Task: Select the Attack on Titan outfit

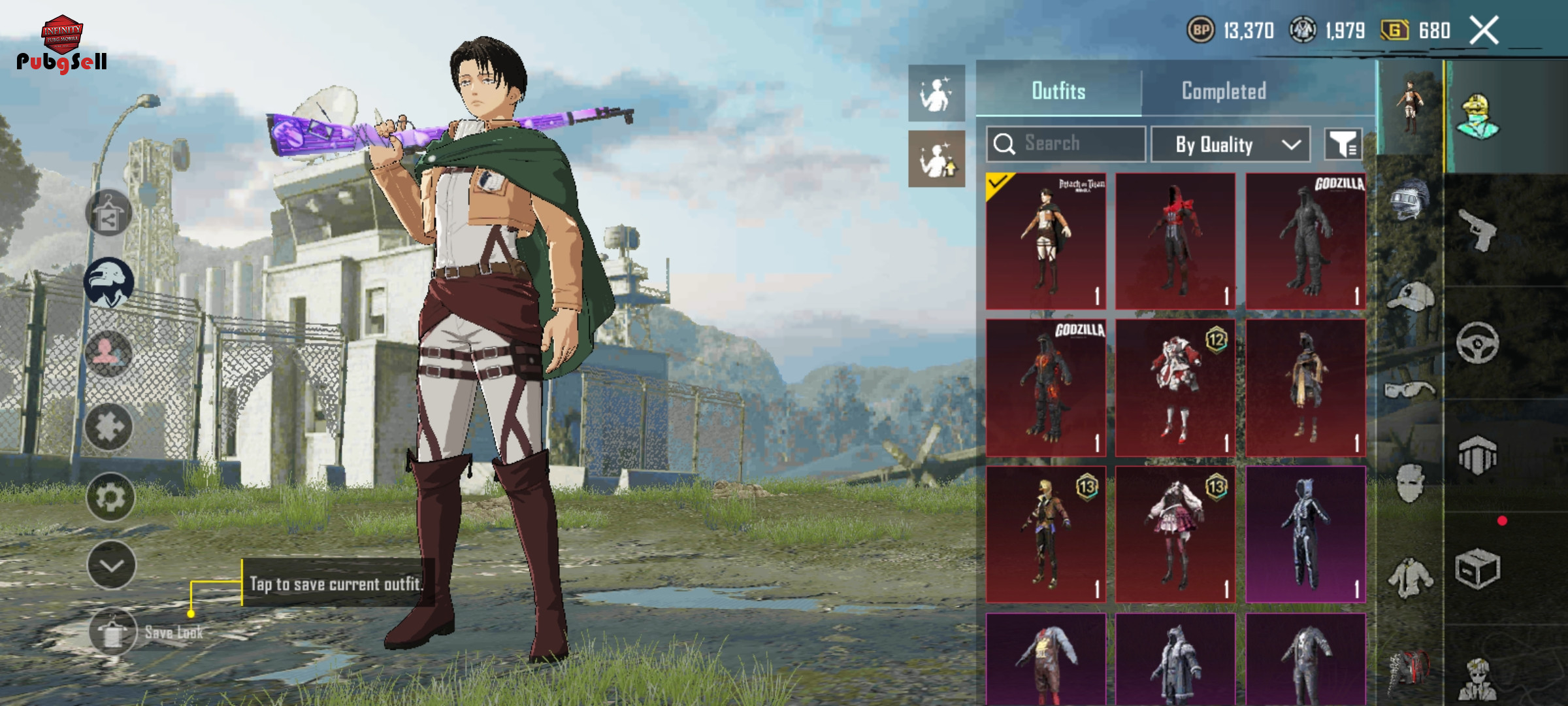Action: coord(1046,241)
